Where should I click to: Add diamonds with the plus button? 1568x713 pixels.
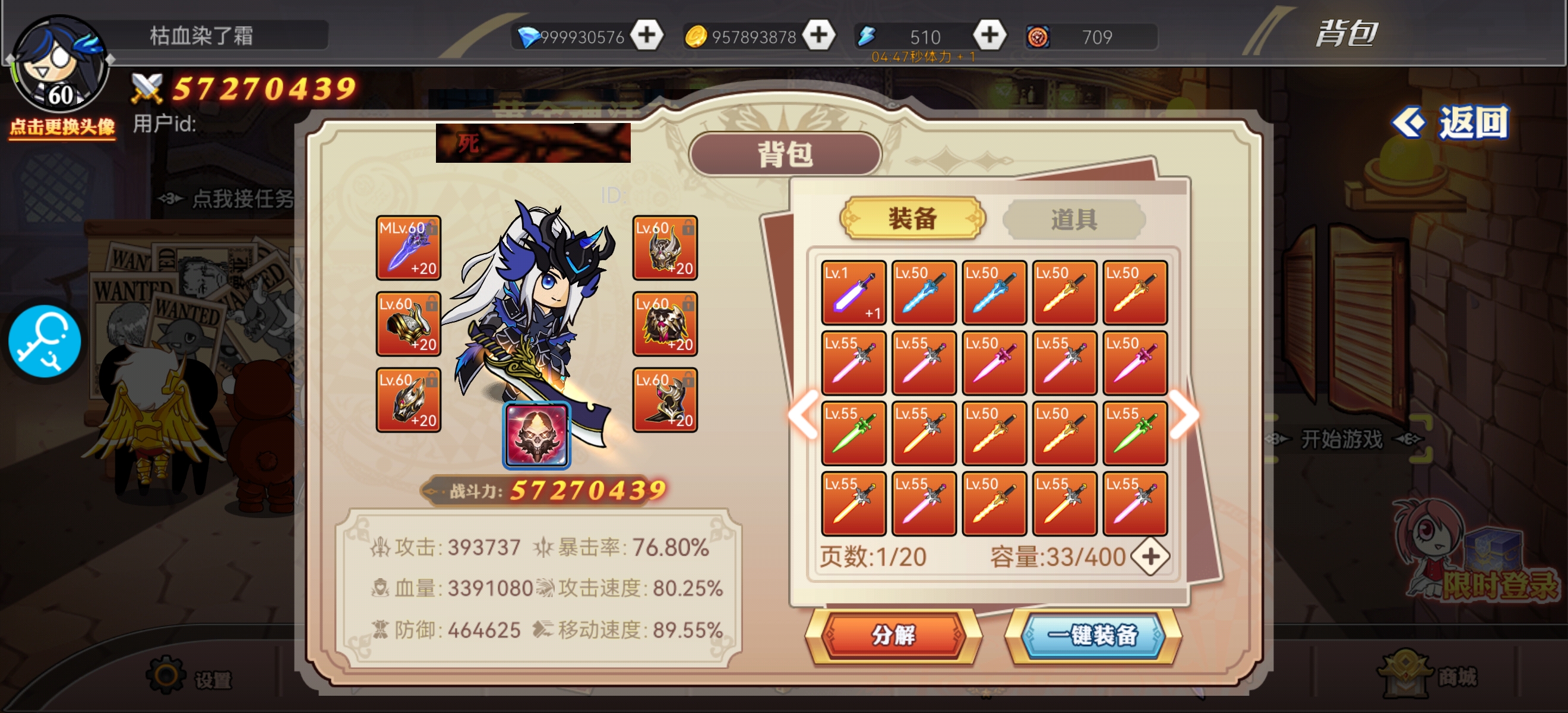click(x=646, y=35)
